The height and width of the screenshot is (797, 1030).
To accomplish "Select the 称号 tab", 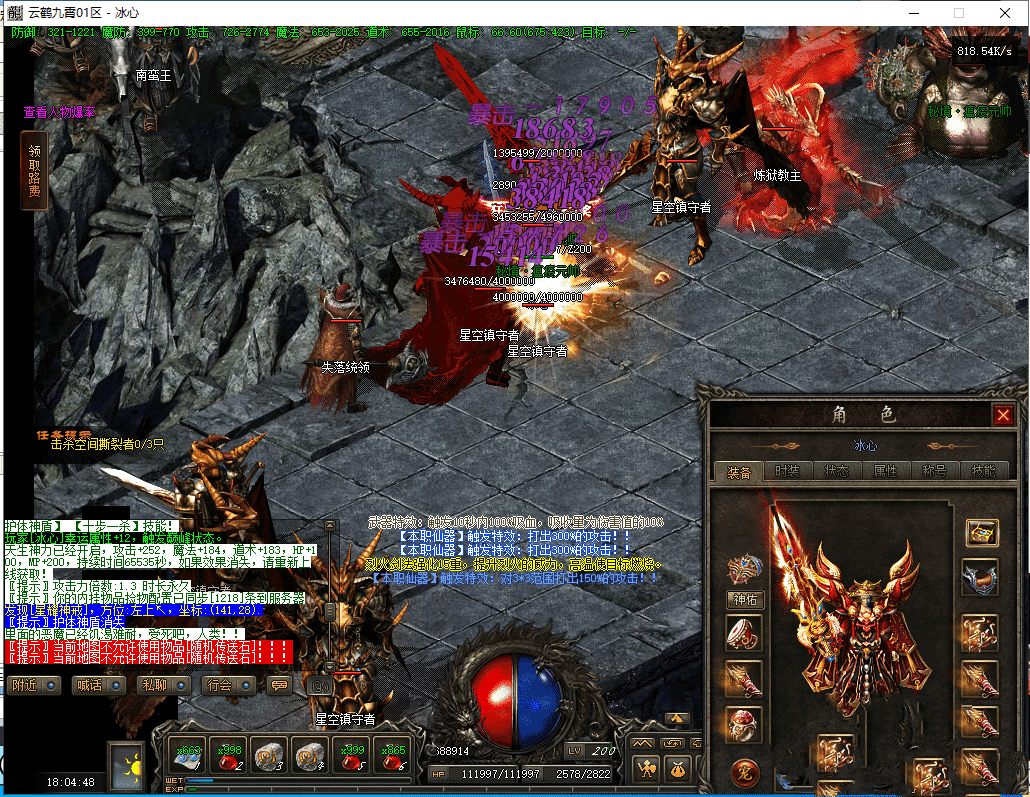I will [x=935, y=472].
